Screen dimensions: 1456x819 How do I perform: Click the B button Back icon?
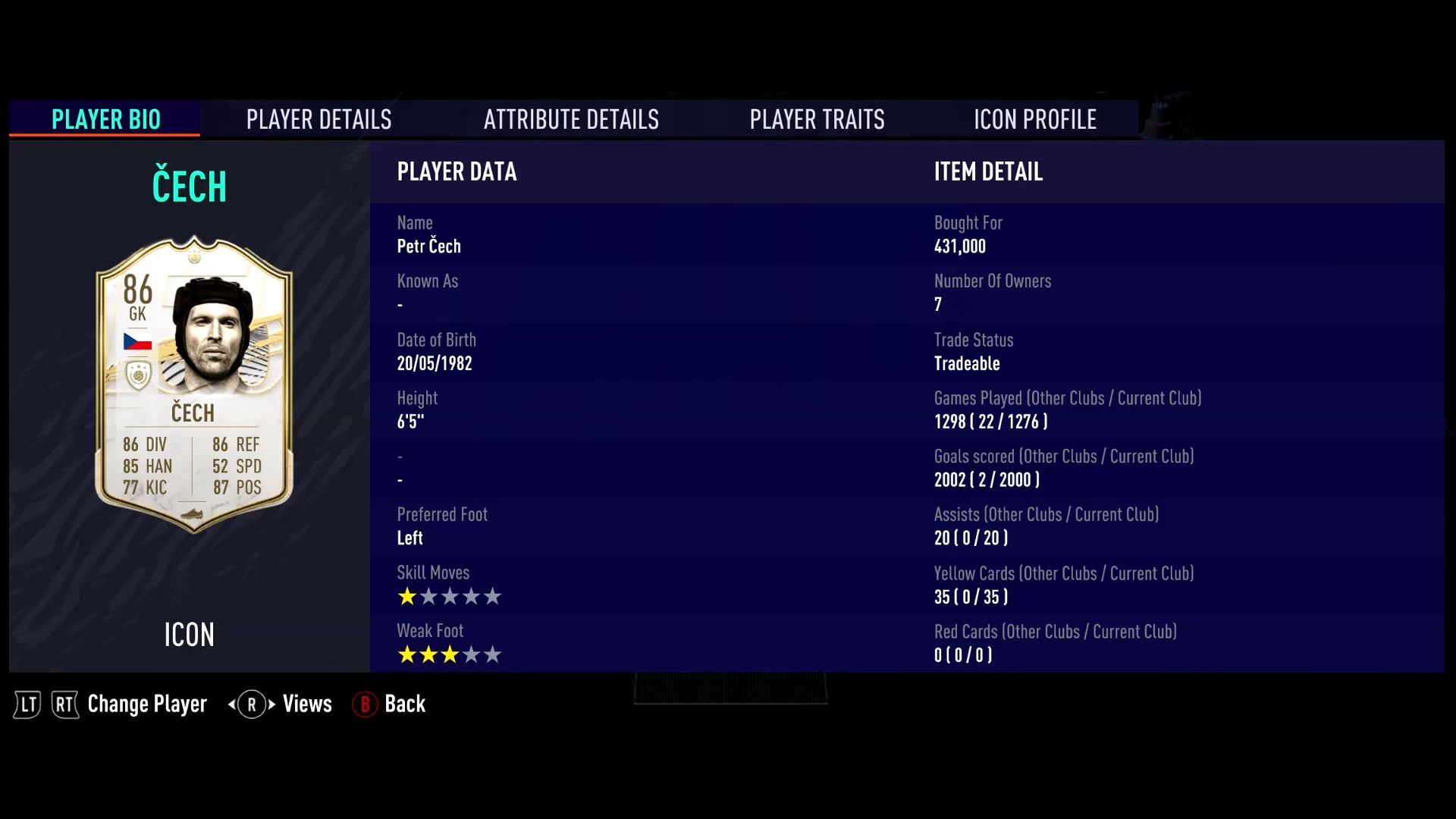point(365,704)
